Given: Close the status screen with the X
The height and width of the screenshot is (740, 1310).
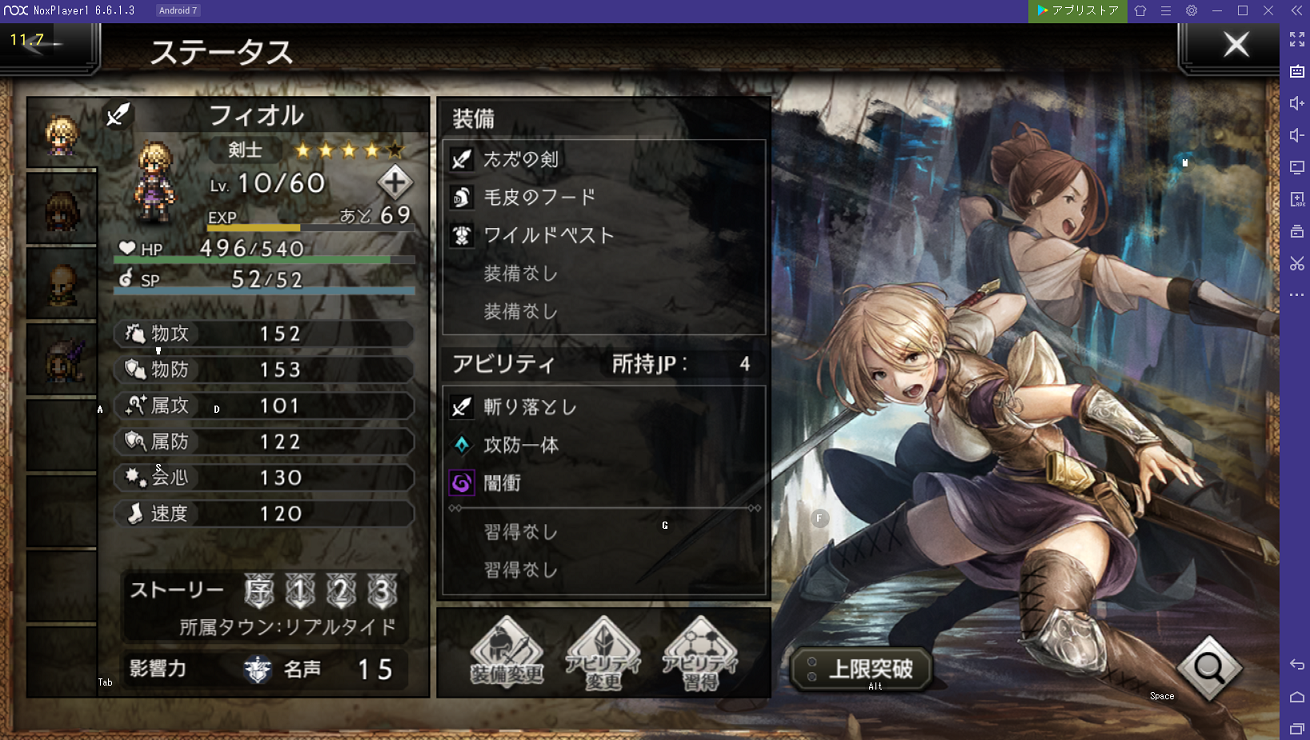Looking at the screenshot, I should point(1235,44).
